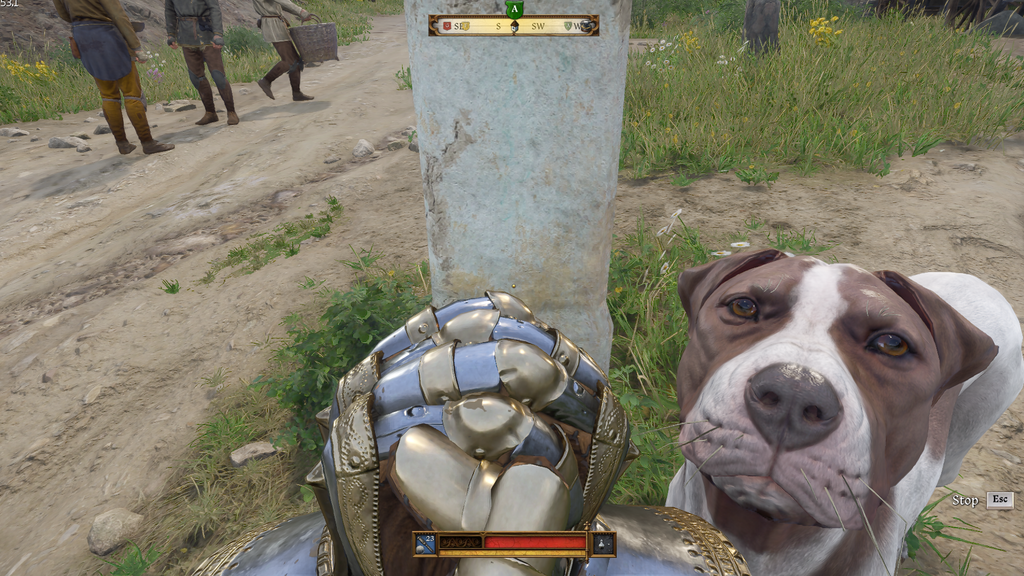Click the small house marker on compass

(514, 28)
